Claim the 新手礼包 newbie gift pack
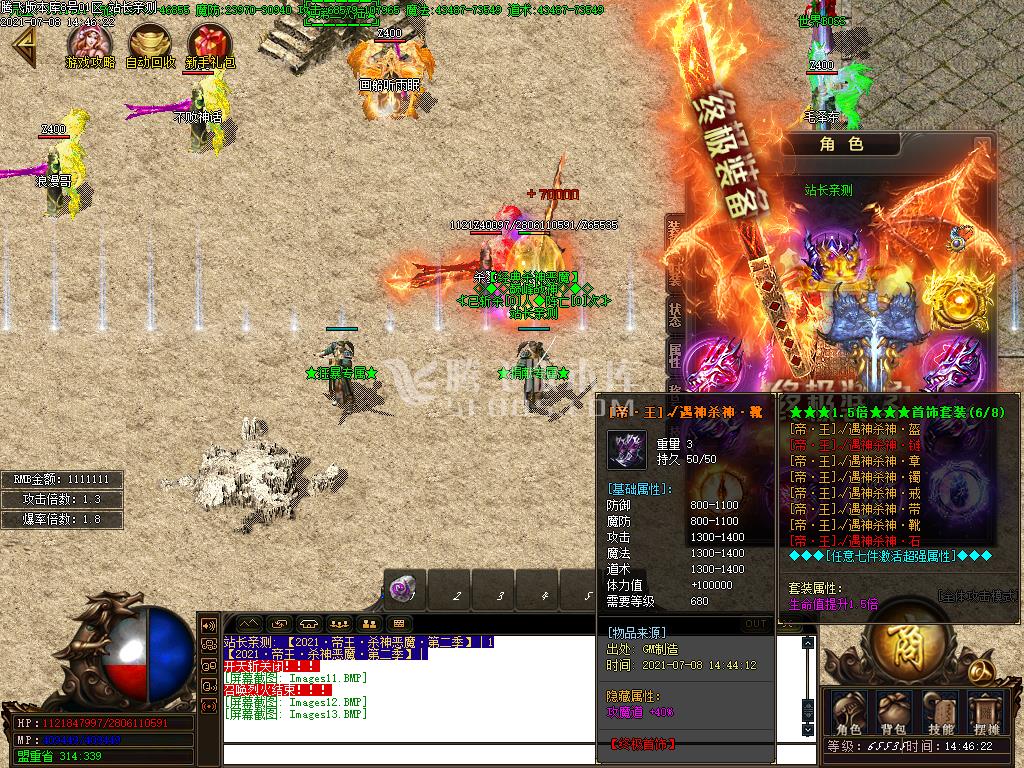 (x=209, y=43)
